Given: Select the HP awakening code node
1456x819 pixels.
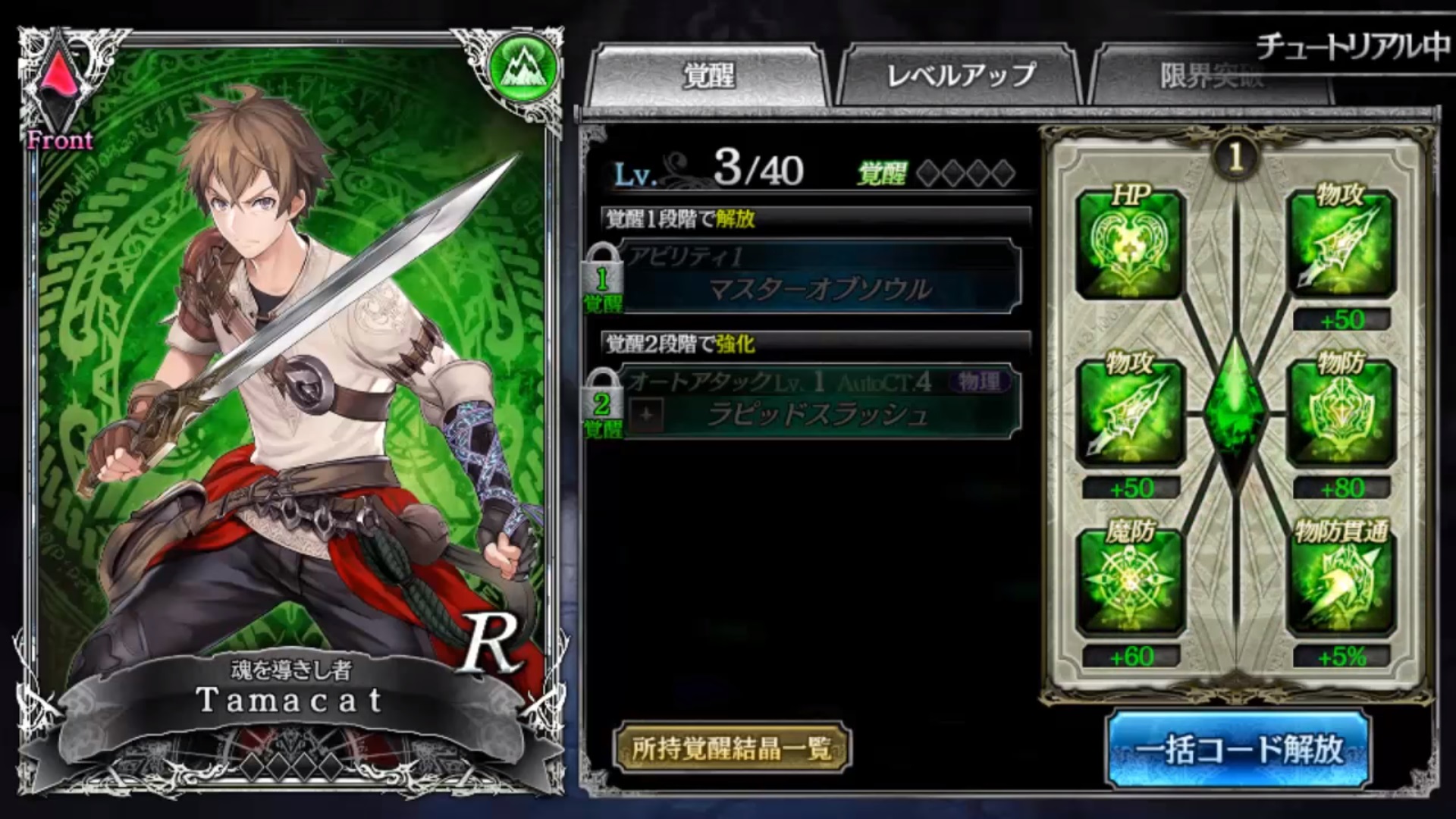Looking at the screenshot, I should [x=1130, y=245].
